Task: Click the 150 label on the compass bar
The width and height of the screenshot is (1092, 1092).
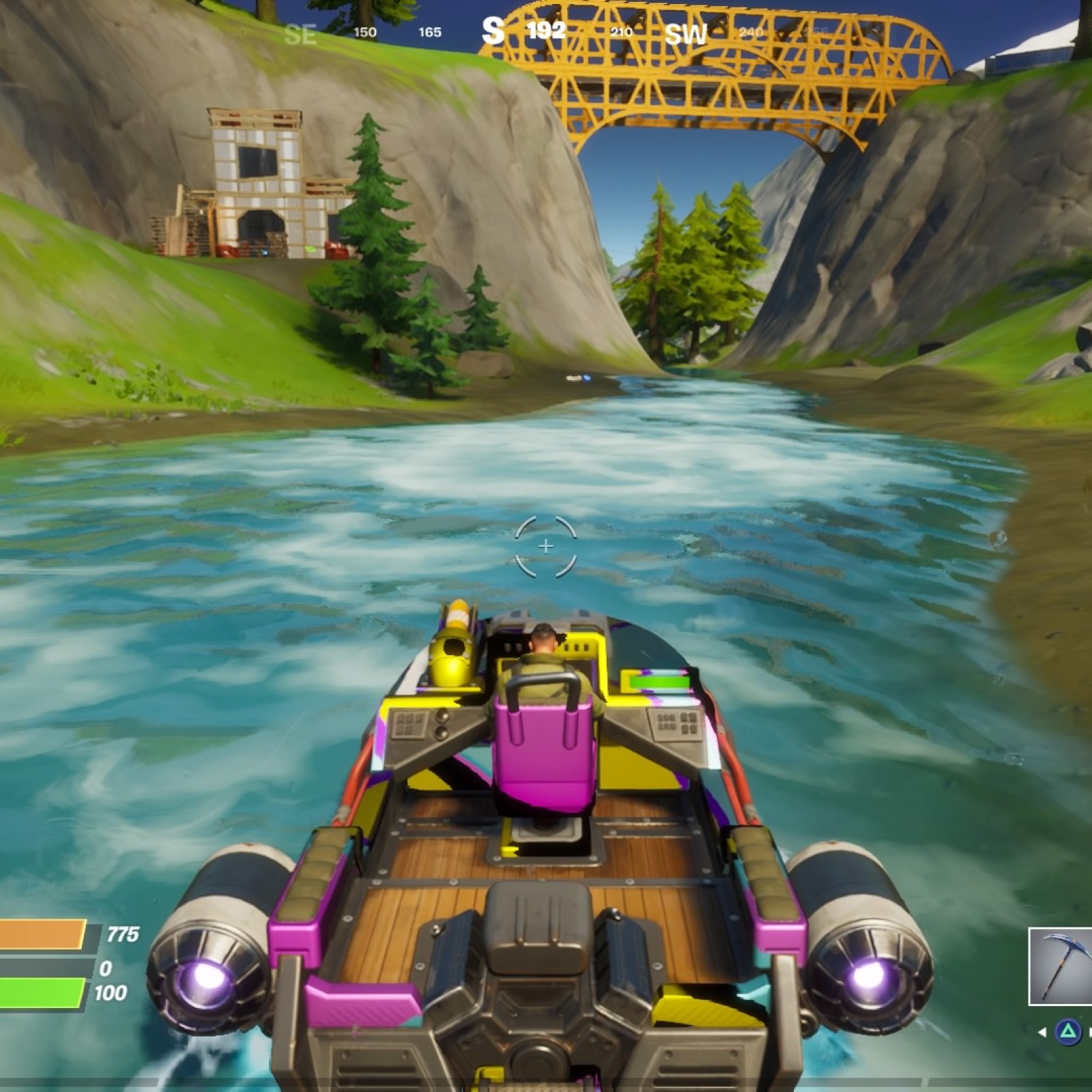Action: (x=364, y=30)
